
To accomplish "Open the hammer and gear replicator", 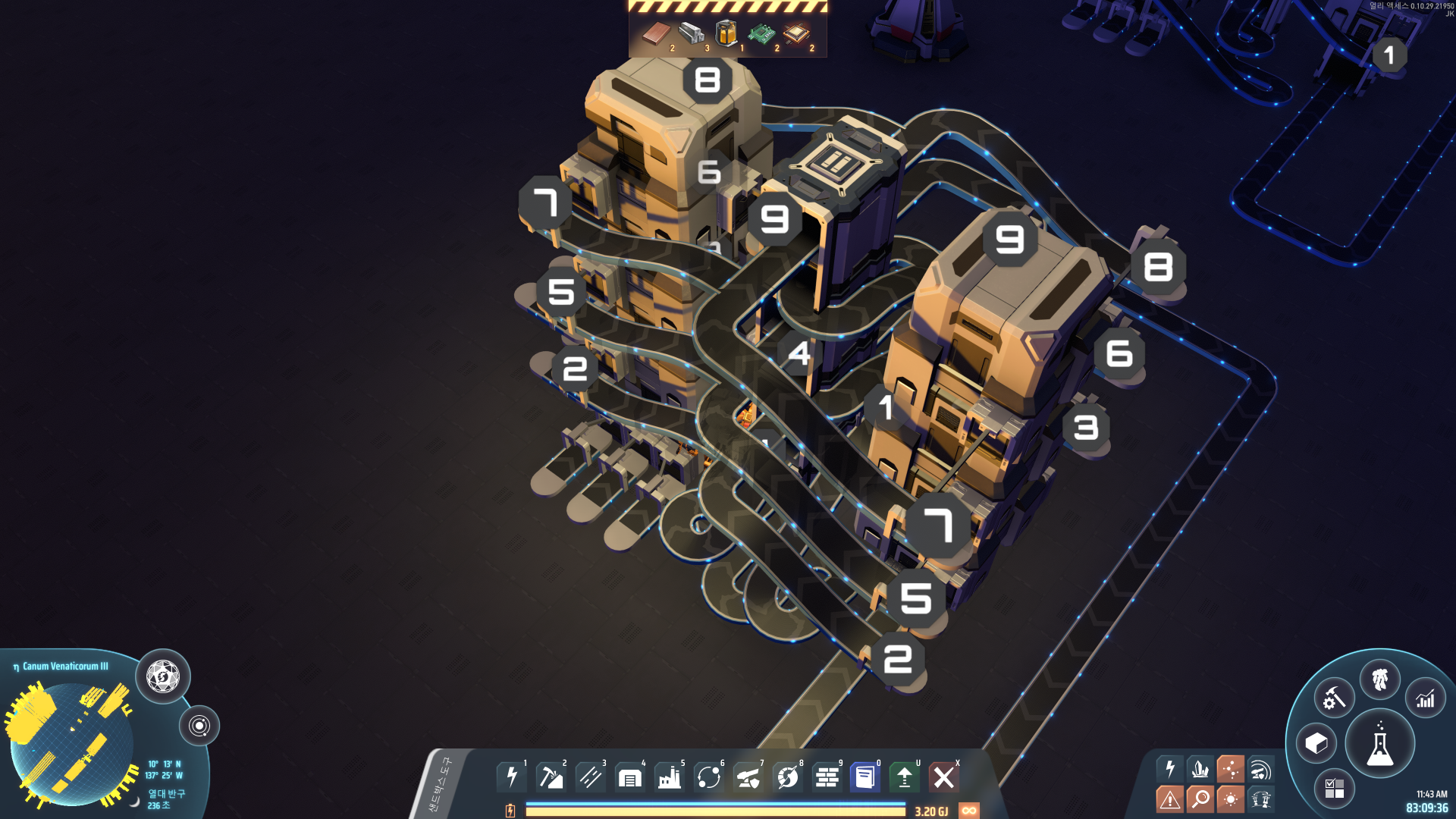I will (x=1334, y=698).
